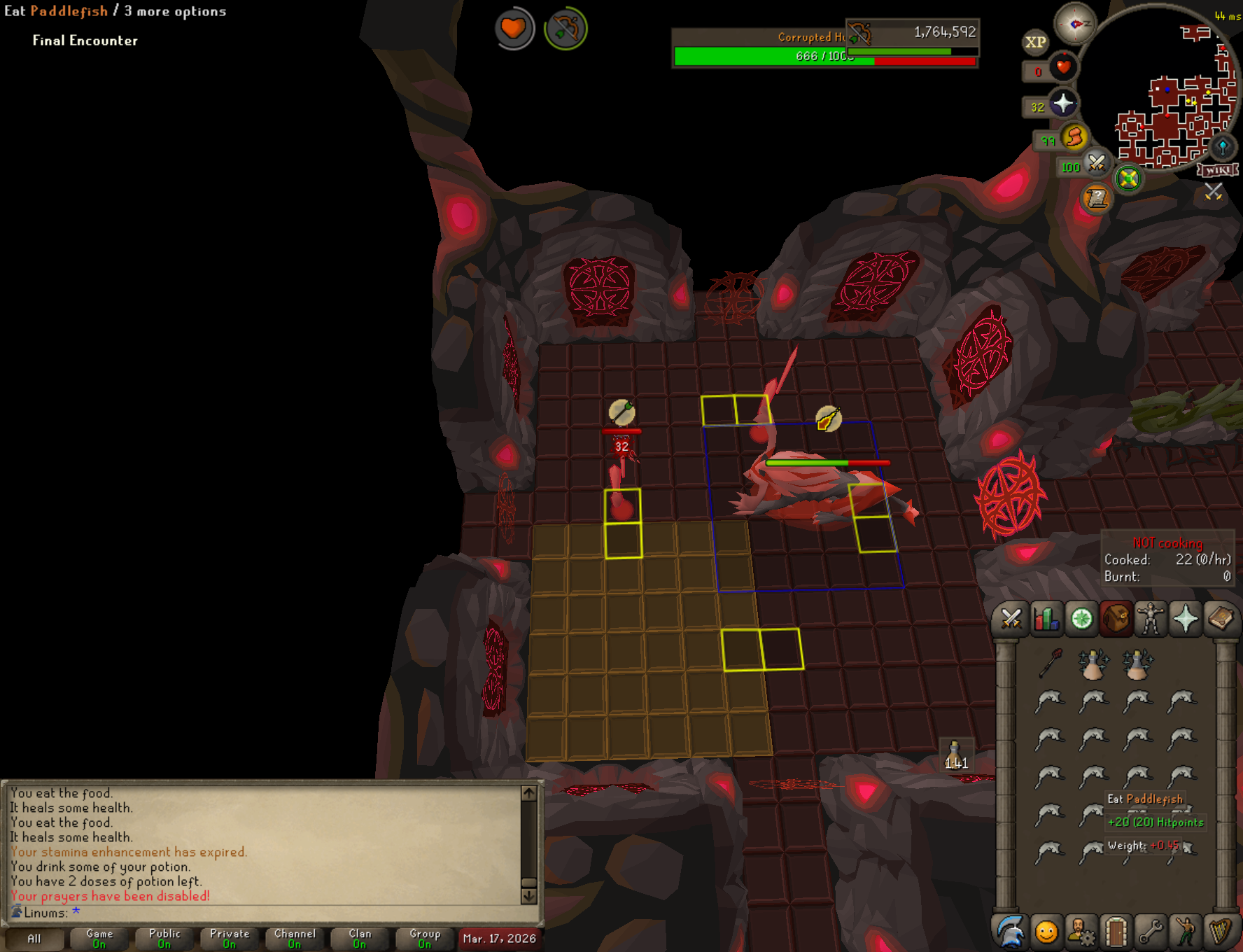Open the Quest List tab
The width and height of the screenshot is (1243, 952).
(x=1081, y=619)
